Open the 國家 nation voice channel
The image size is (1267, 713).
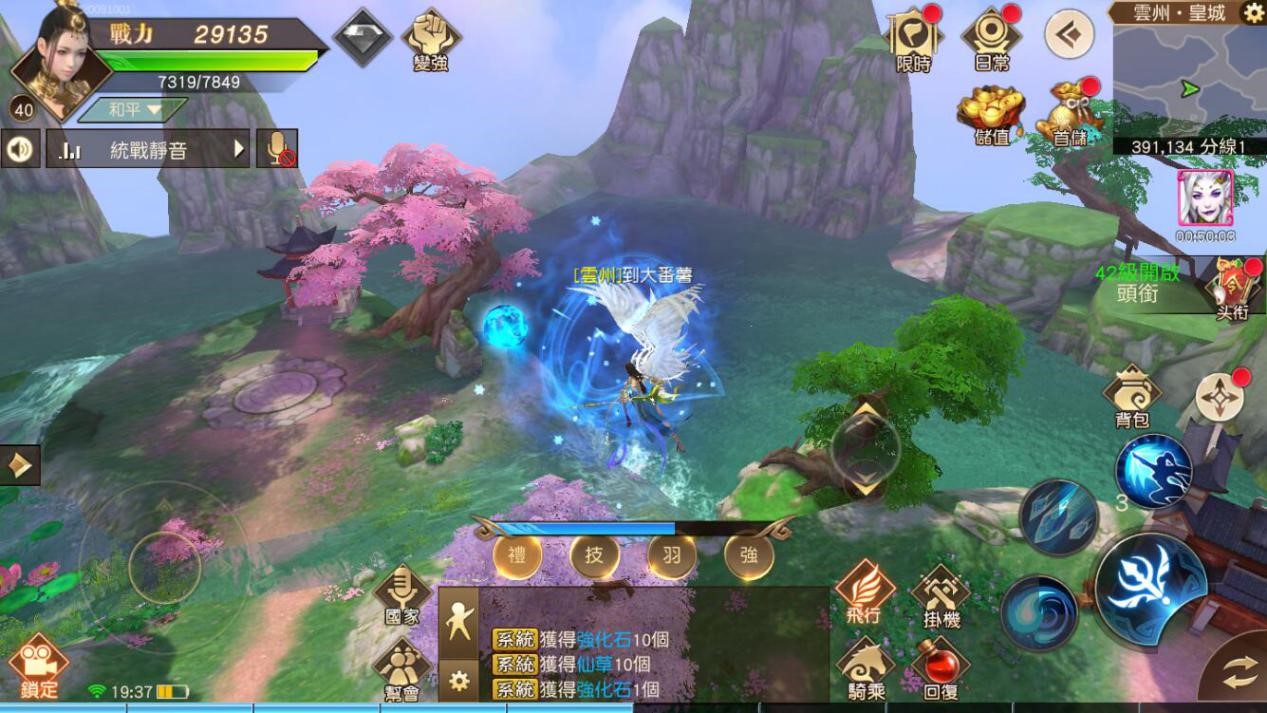coord(401,594)
